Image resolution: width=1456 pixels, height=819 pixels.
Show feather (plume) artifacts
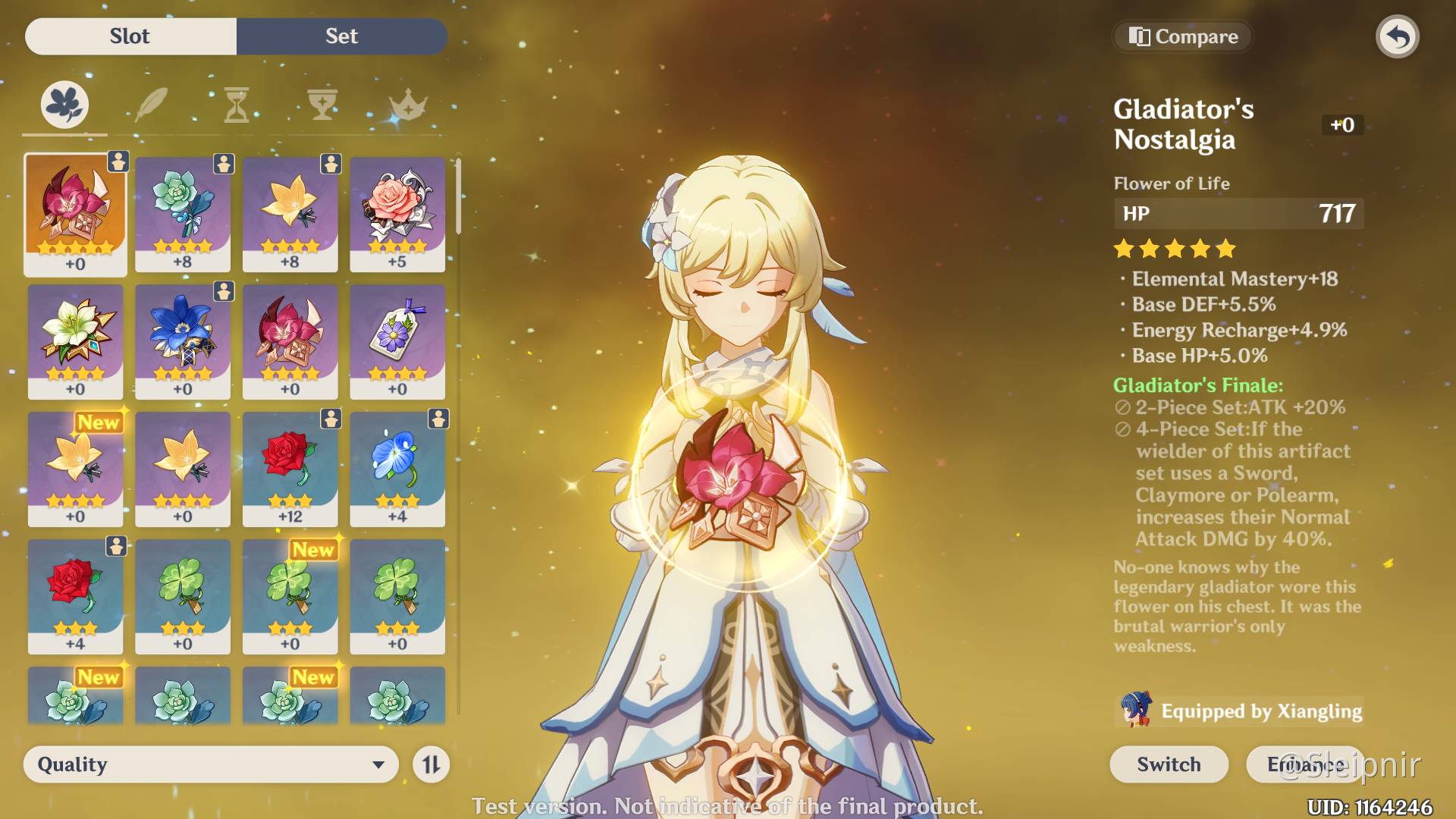pos(151,105)
